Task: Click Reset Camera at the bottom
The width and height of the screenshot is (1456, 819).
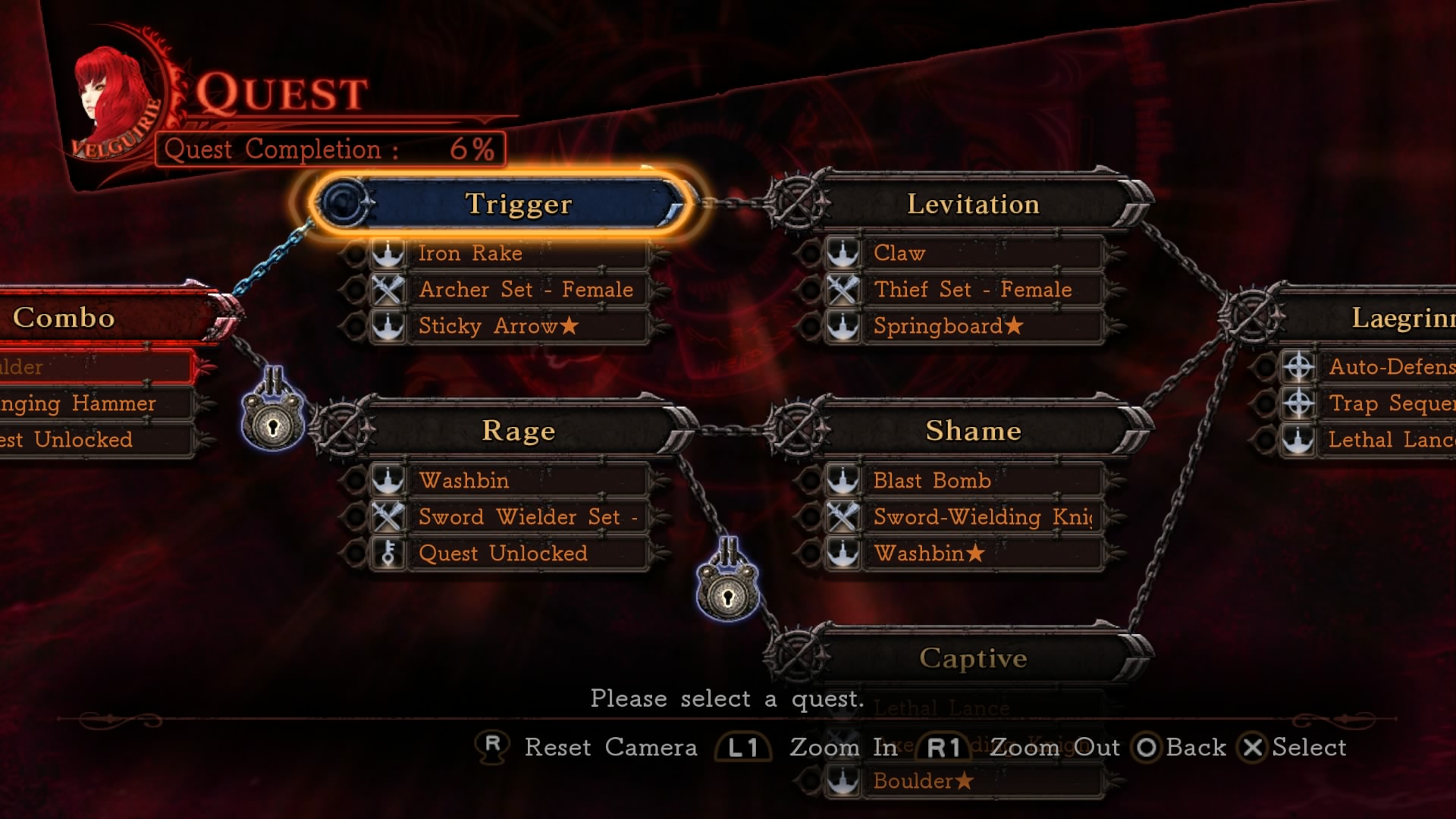Action: point(611,748)
